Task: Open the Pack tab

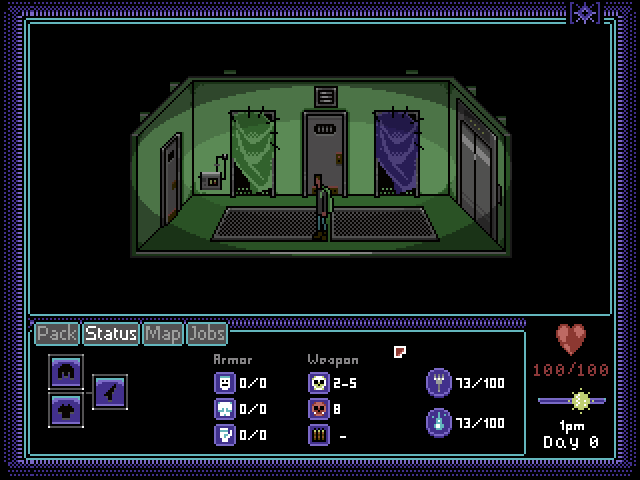Action: point(57,333)
